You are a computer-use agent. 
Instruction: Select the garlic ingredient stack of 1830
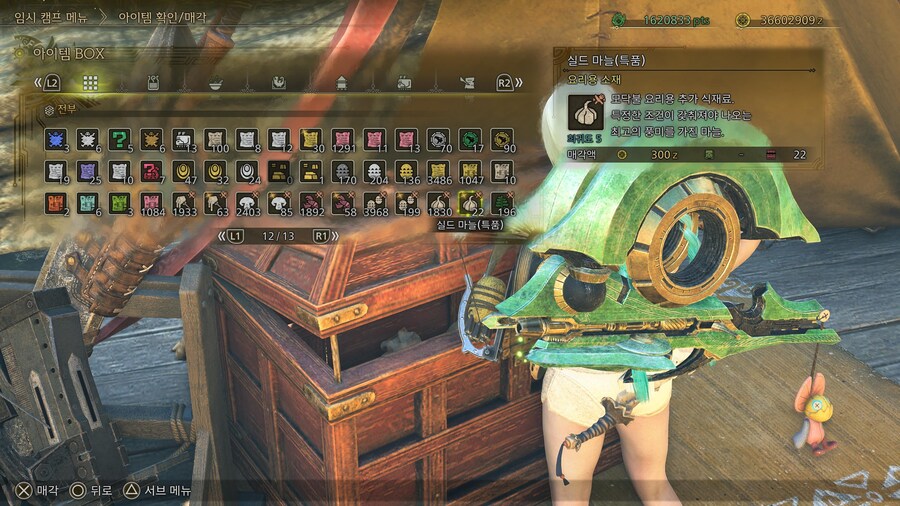pyautogui.click(x=437, y=203)
